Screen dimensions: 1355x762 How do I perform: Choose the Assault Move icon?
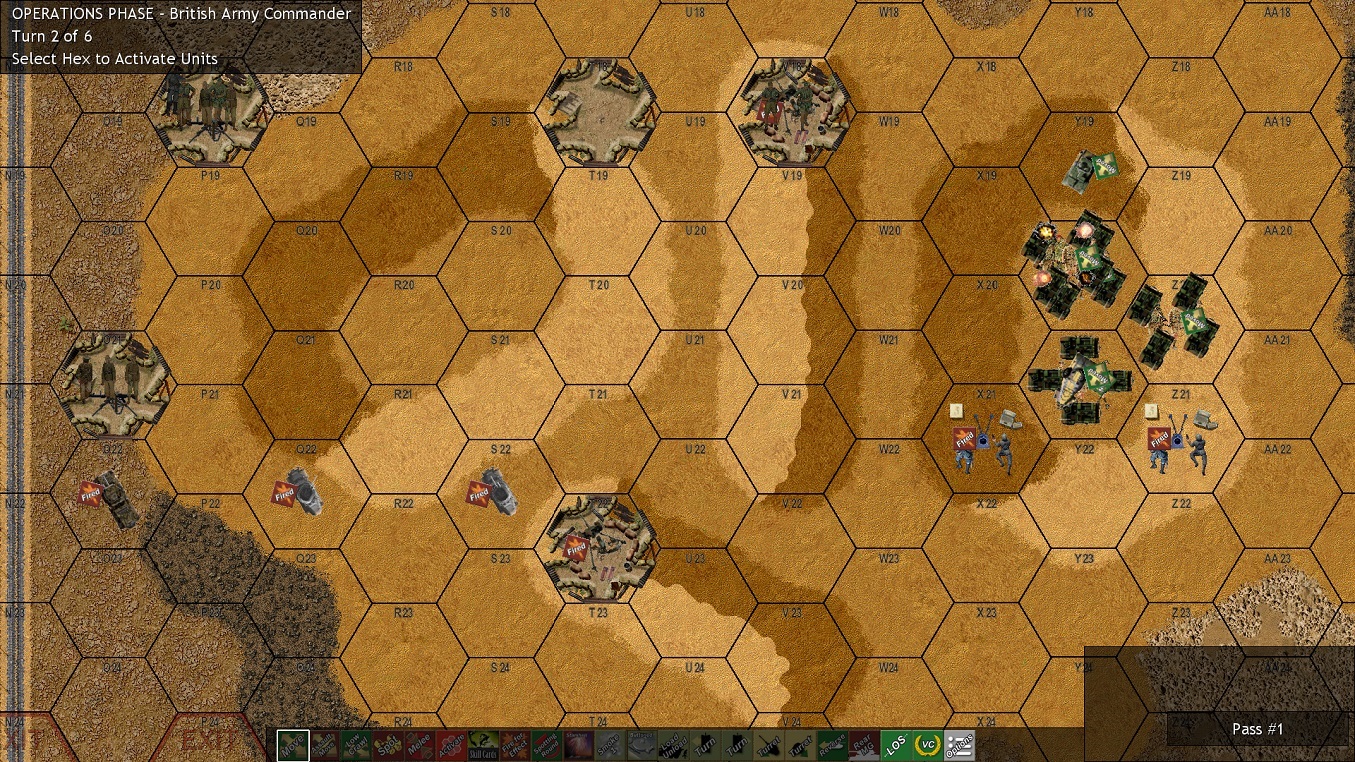pos(325,746)
